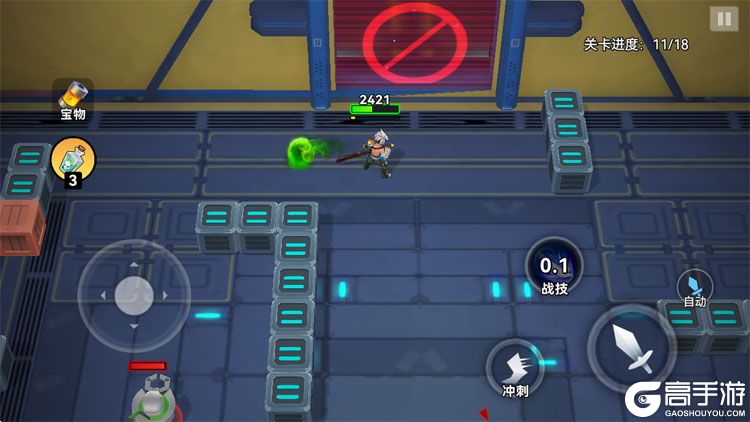Toggle 自动 auto-battle mode

click(695, 288)
